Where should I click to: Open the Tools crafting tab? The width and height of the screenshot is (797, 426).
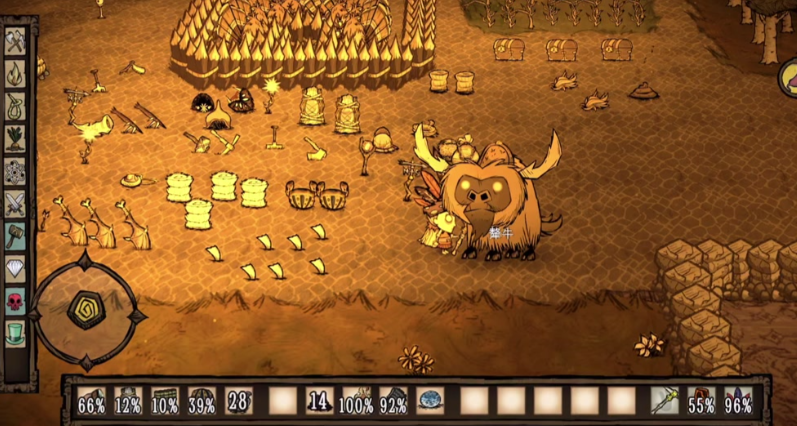click(x=16, y=41)
